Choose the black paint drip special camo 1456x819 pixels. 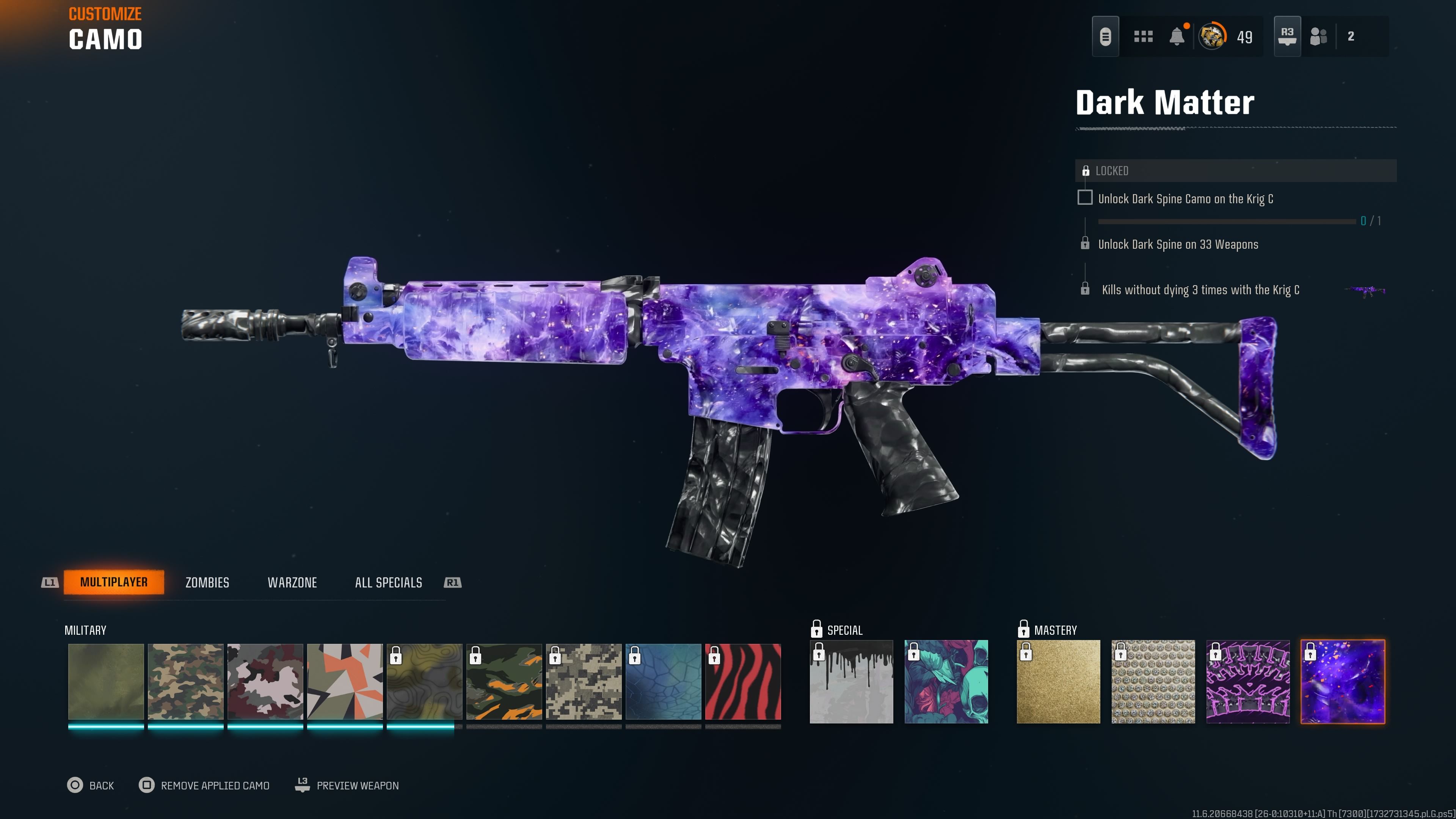point(851,682)
